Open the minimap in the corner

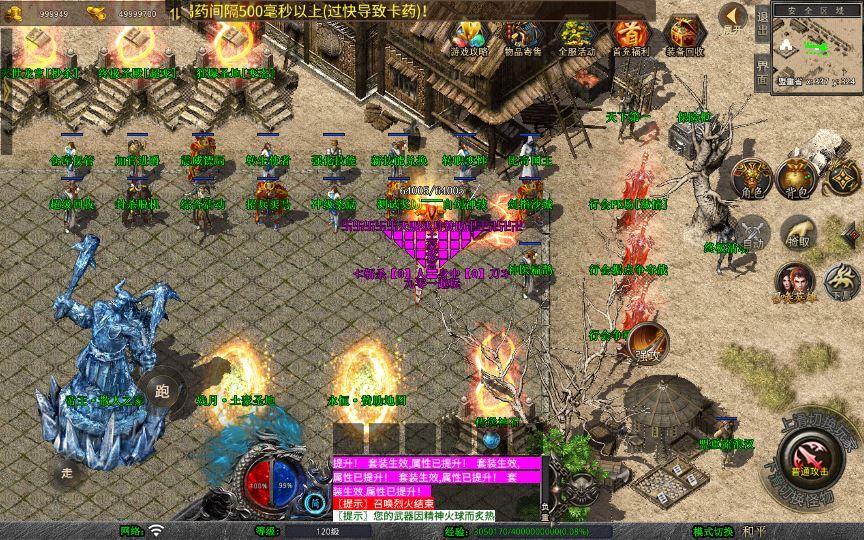(817, 47)
